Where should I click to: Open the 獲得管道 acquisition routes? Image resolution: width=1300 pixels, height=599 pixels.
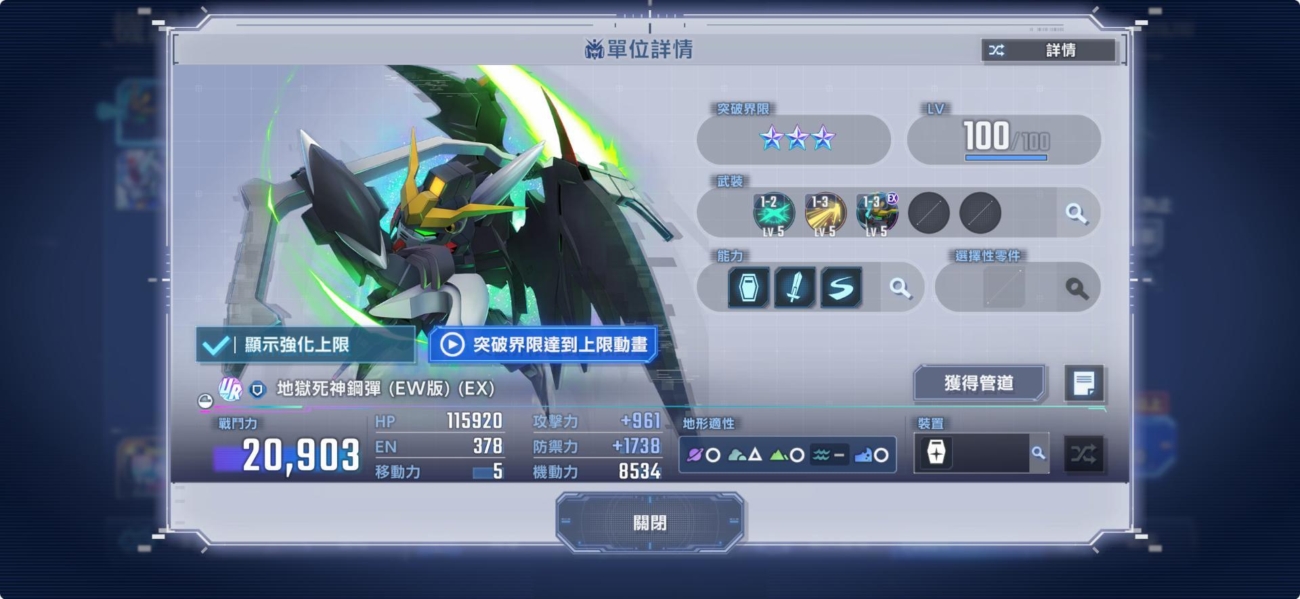pyautogui.click(x=979, y=383)
